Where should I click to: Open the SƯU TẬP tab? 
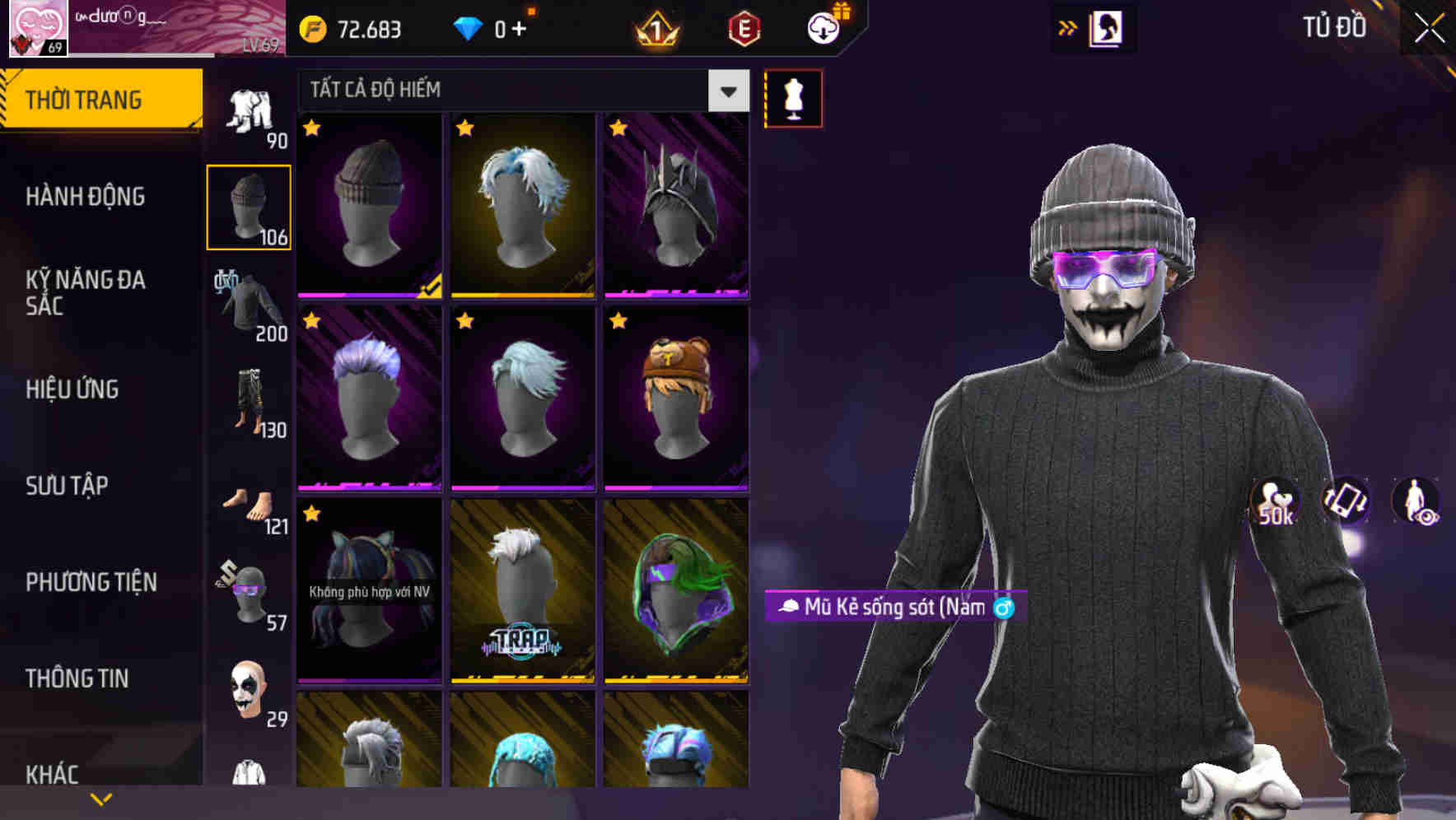[x=66, y=486]
